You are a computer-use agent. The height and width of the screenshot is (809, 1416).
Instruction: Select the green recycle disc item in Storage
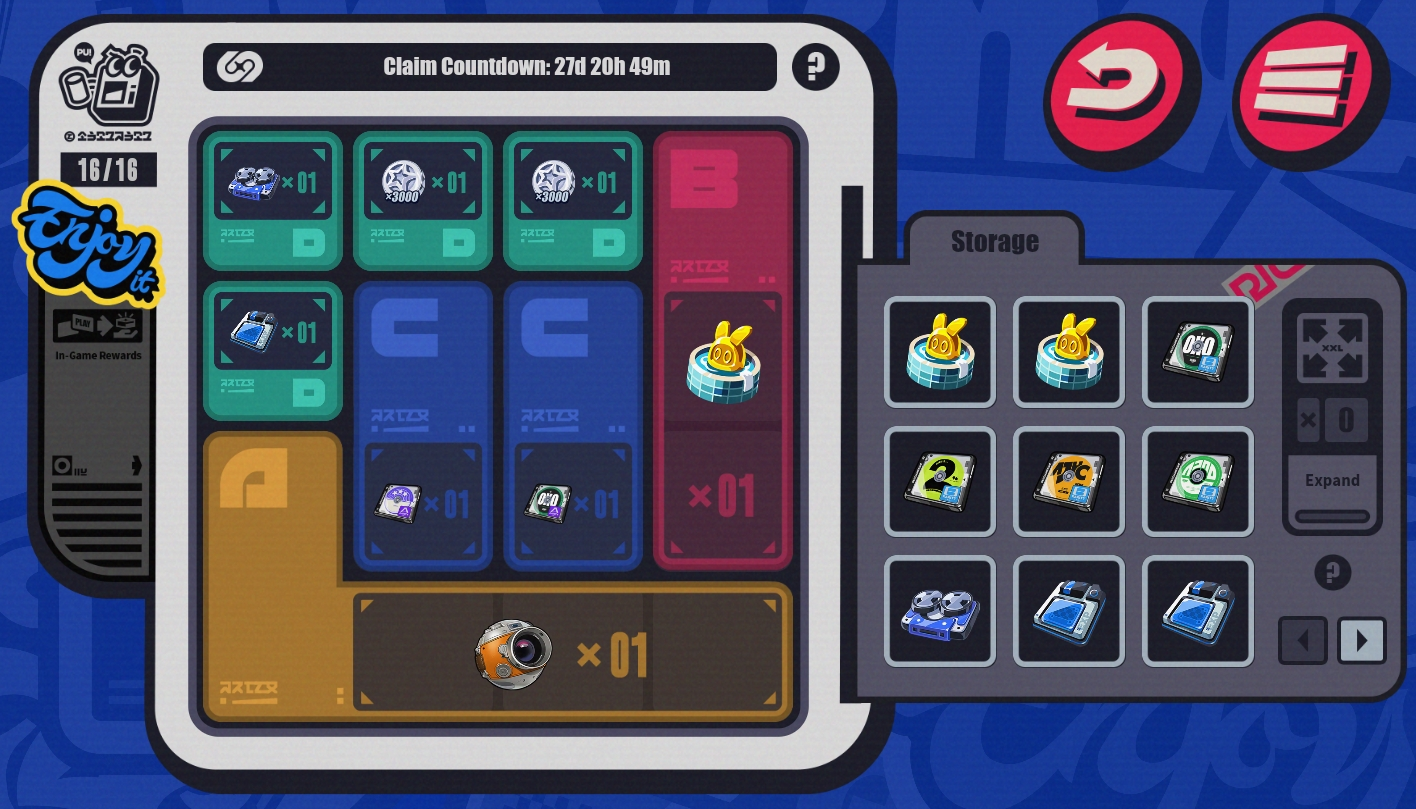pos(1198,481)
